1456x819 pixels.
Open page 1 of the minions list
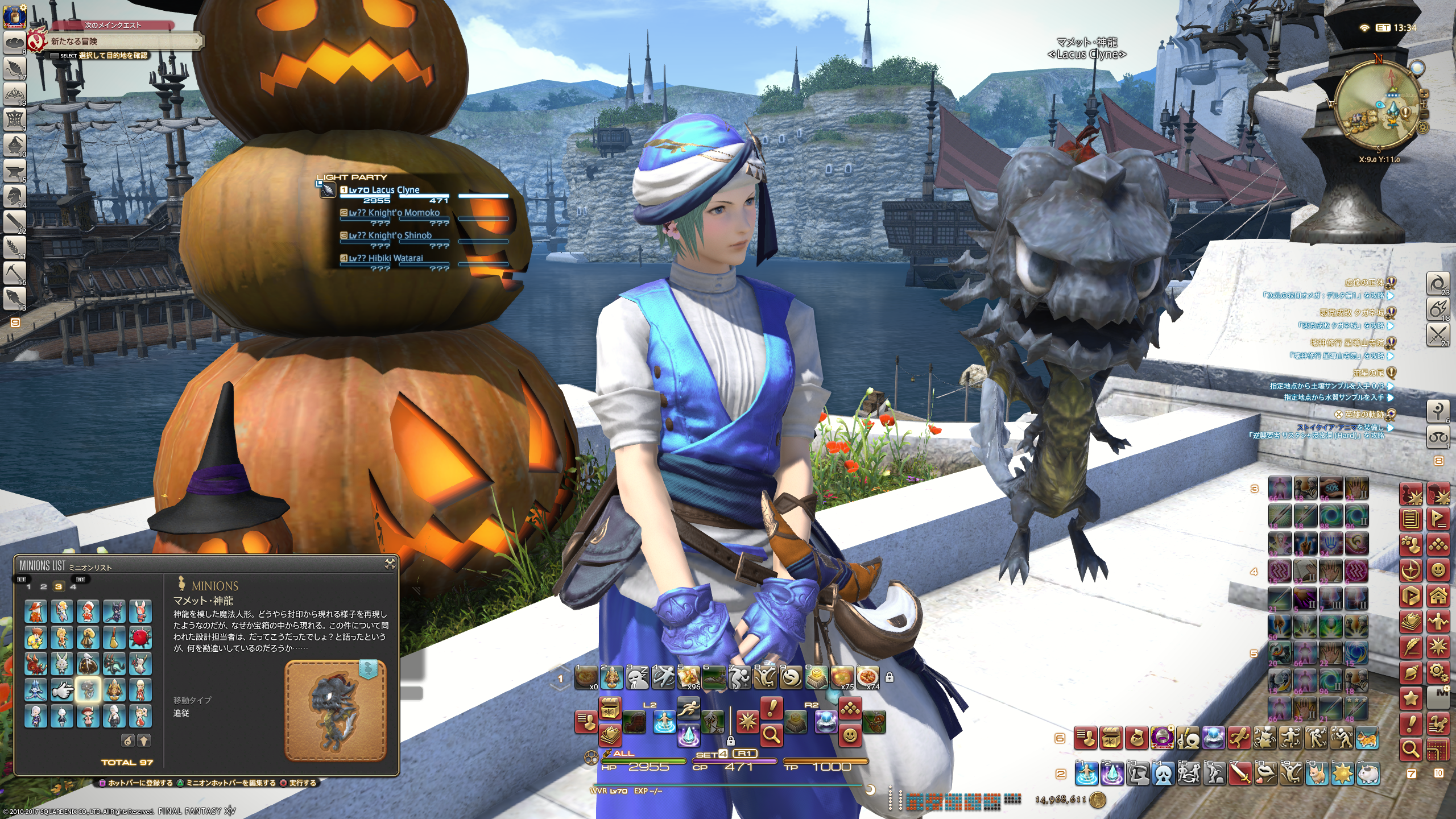(x=28, y=586)
